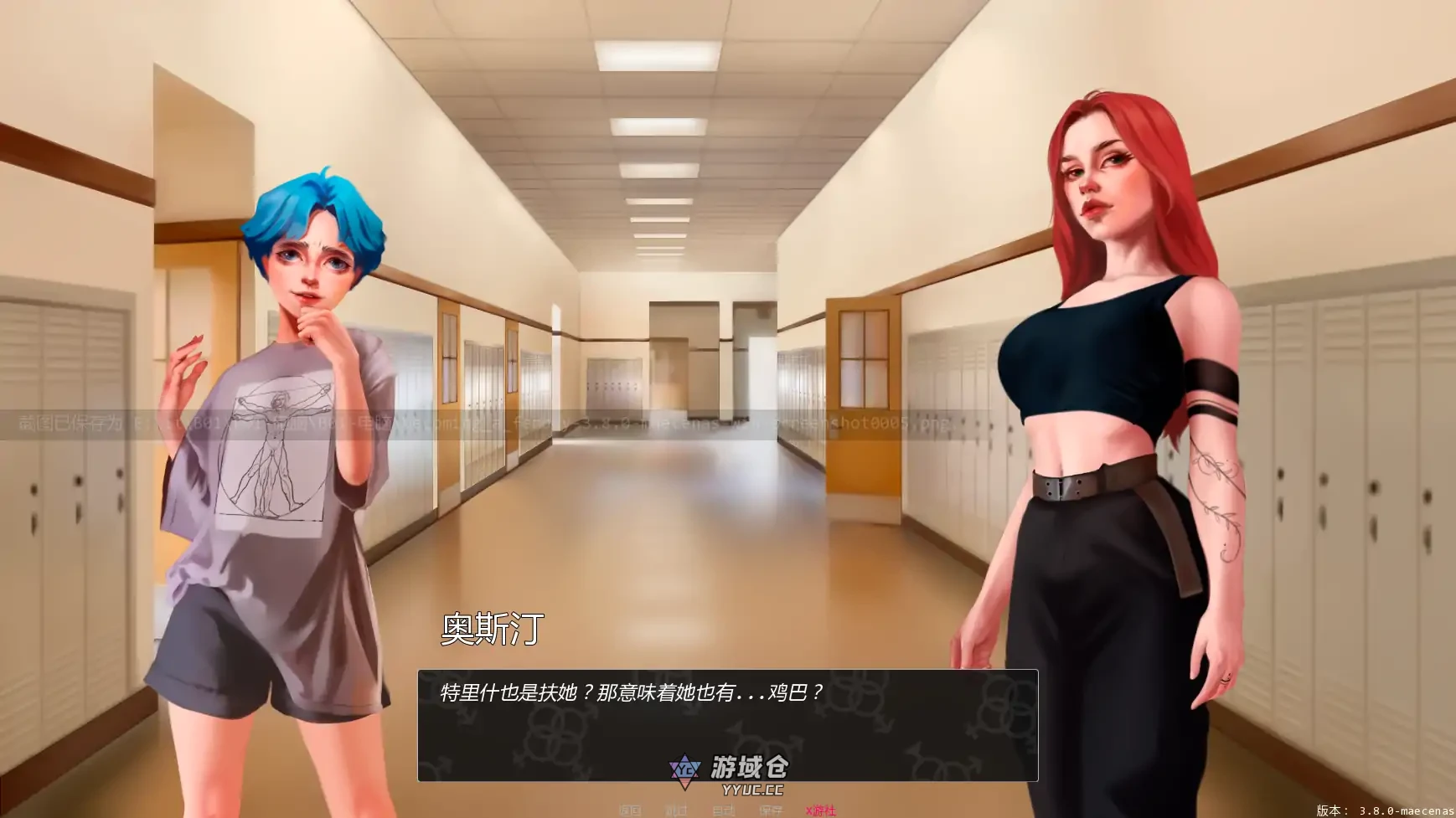Click the speaker name 奥斯汀
Screen dimensions: 1456x818
490,629
